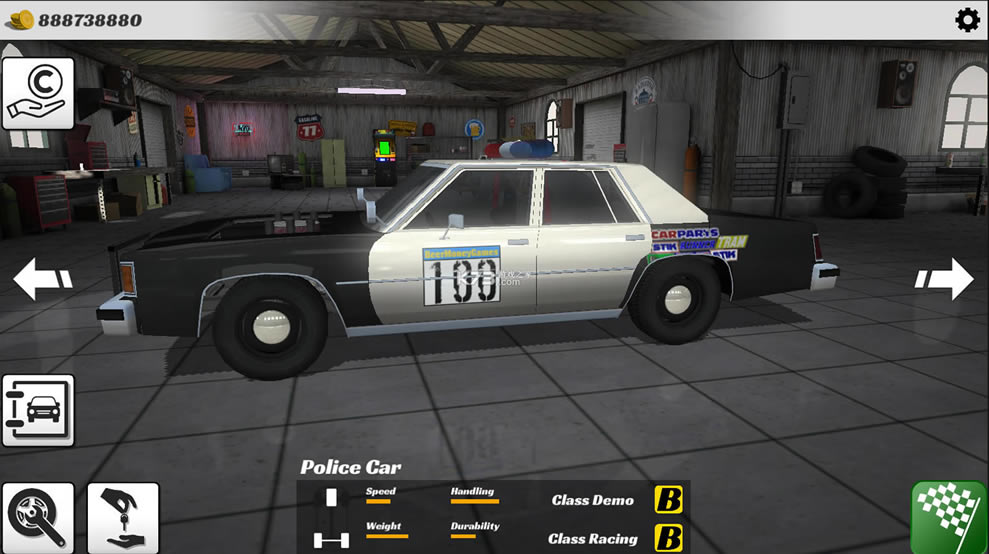Tap the hand-with-car-keys purchase button
Screen dimensions: 989x554
(x=123, y=517)
